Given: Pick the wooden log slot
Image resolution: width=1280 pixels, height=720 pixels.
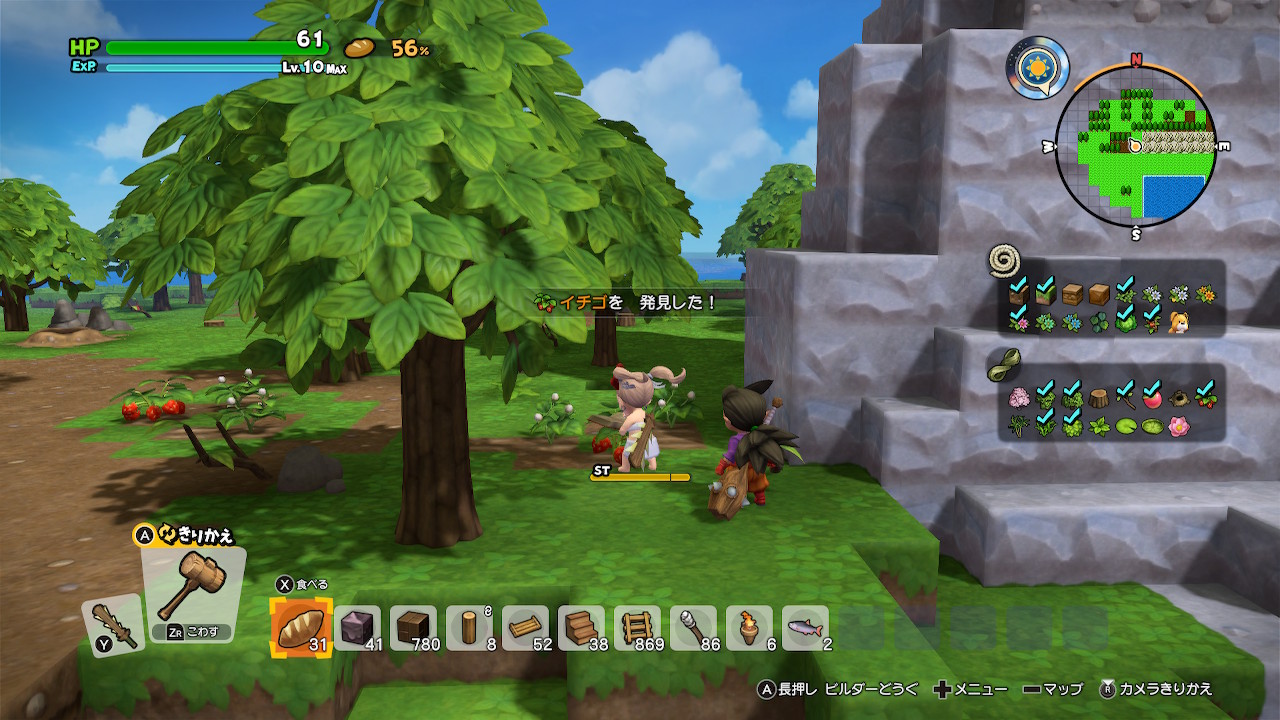Looking at the screenshot, I should pyautogui.click(x=469, y=629).
